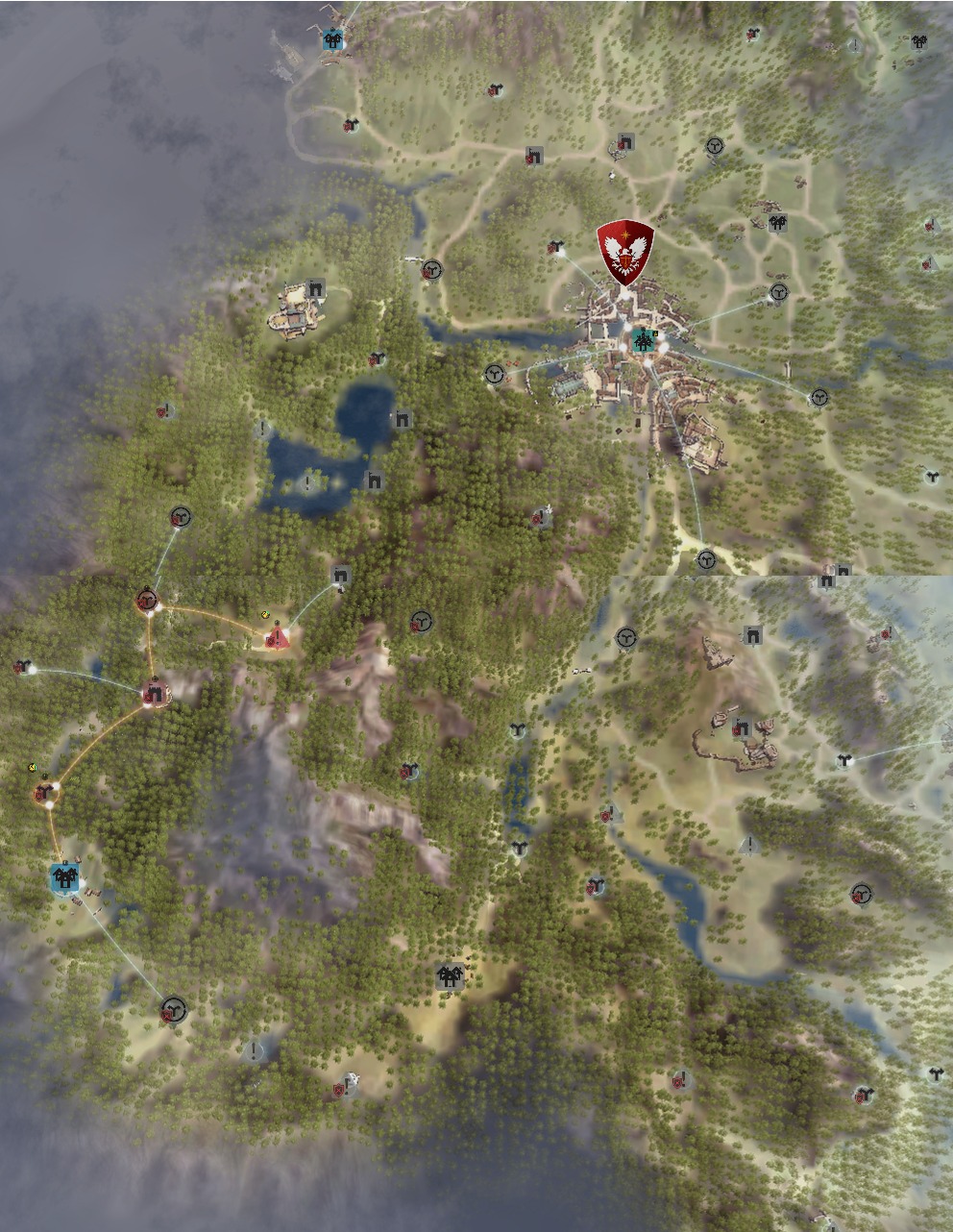Select the red warning triangle node marker
Screen dimensions: 953x1232
[277, 636]
